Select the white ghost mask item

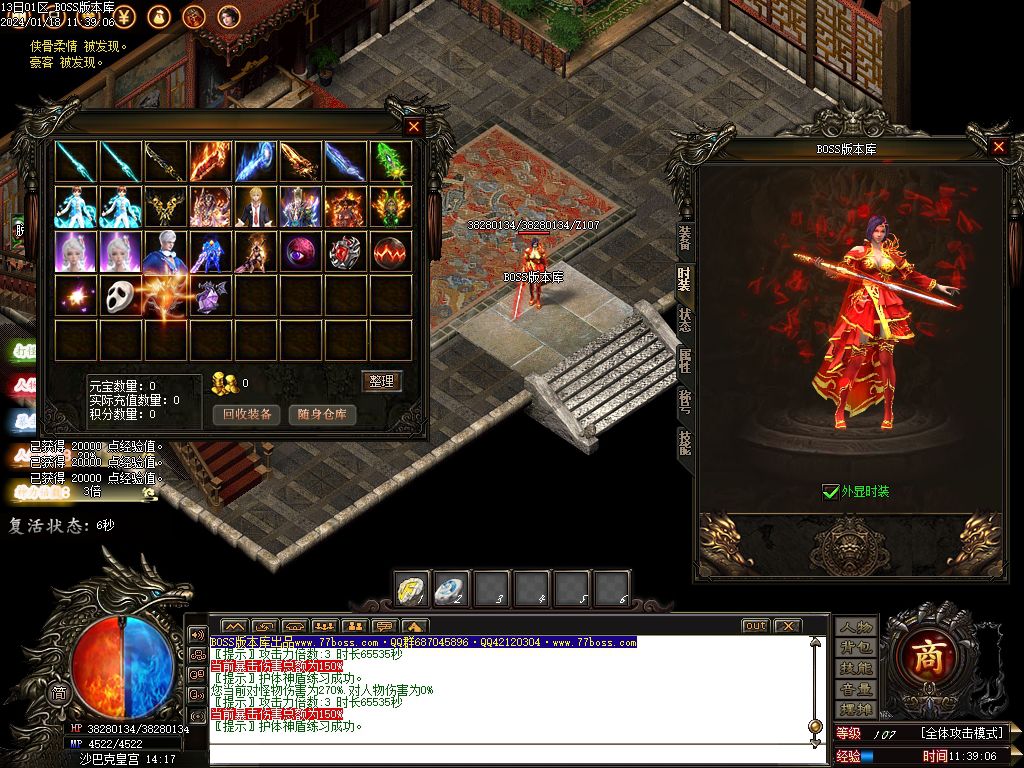tap(121, 296)
